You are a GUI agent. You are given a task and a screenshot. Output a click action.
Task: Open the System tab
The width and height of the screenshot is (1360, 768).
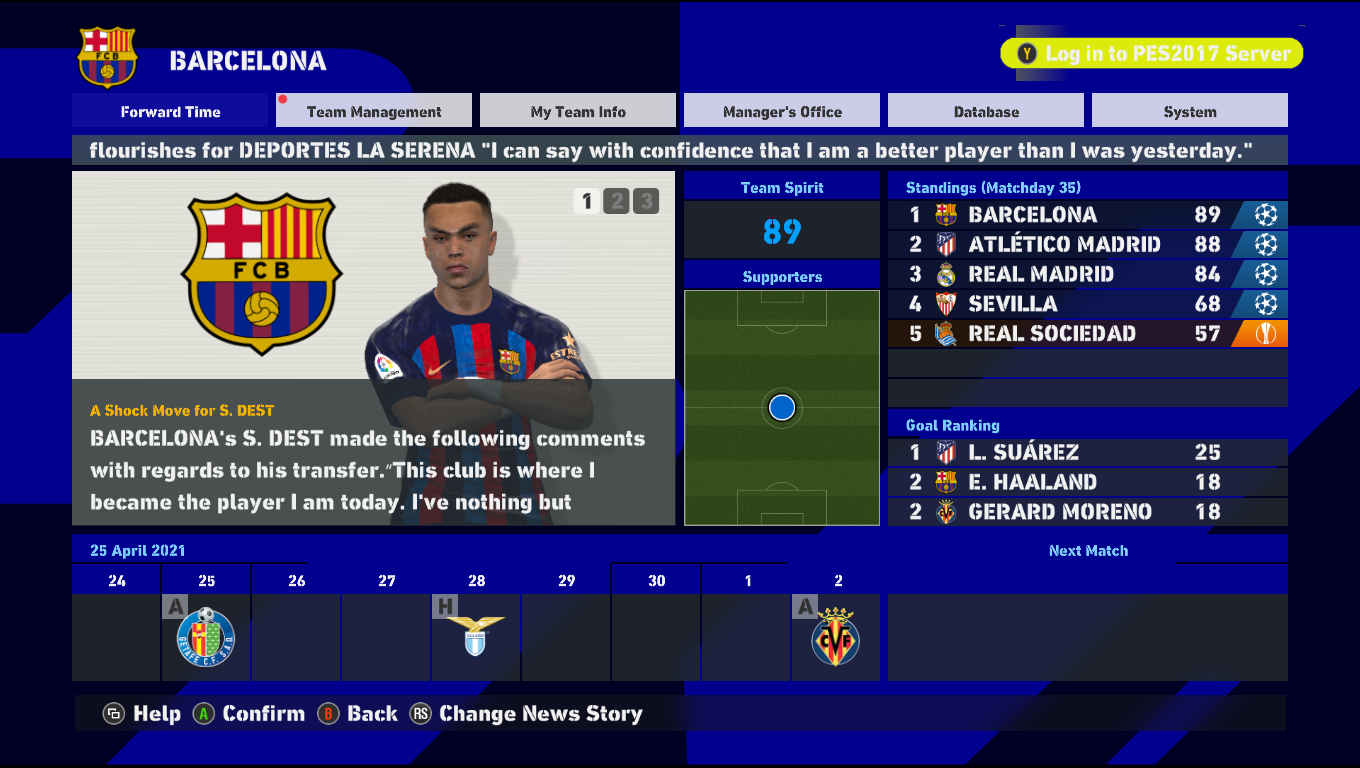1190,111
